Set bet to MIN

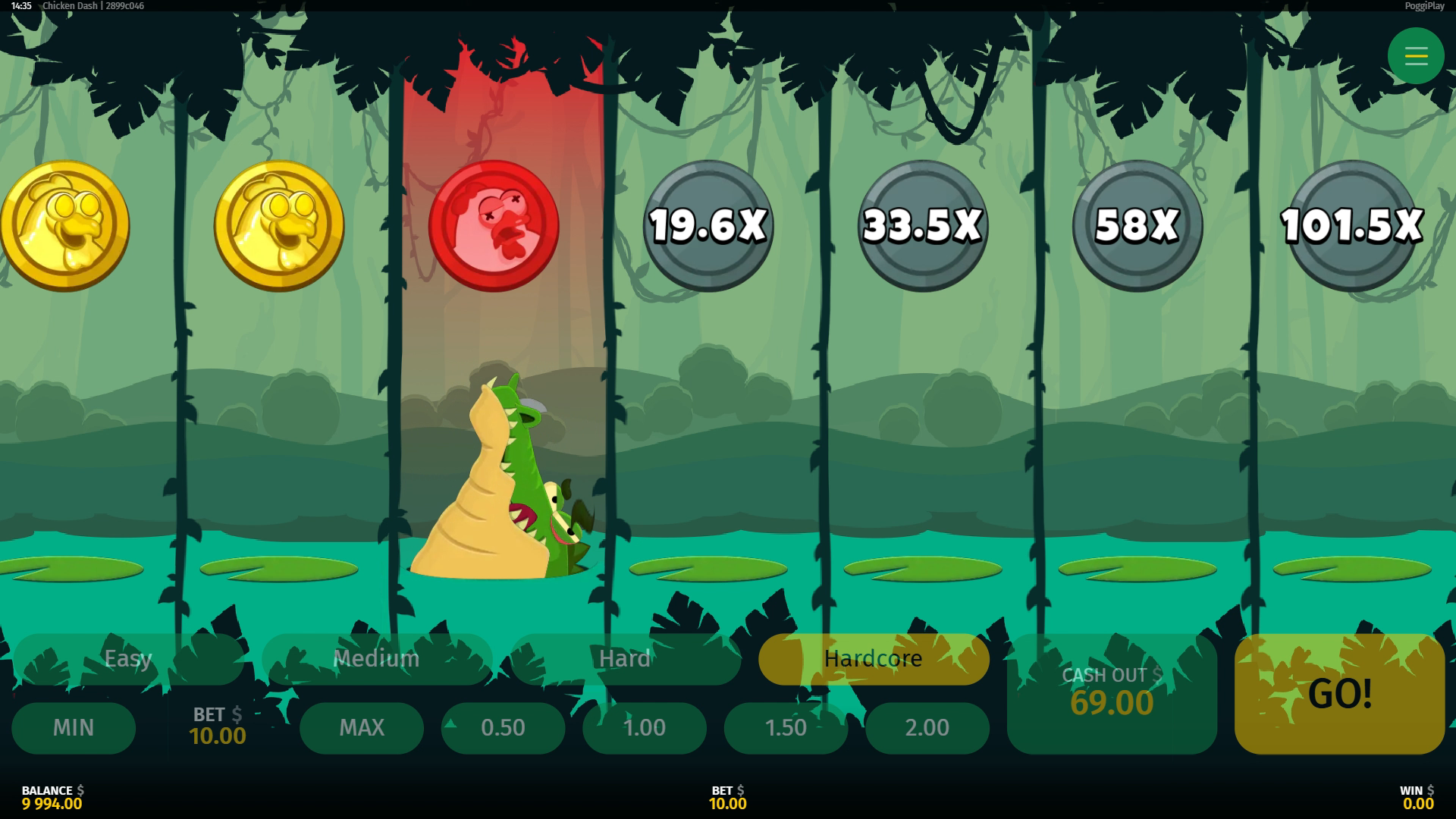click(74, 727)
